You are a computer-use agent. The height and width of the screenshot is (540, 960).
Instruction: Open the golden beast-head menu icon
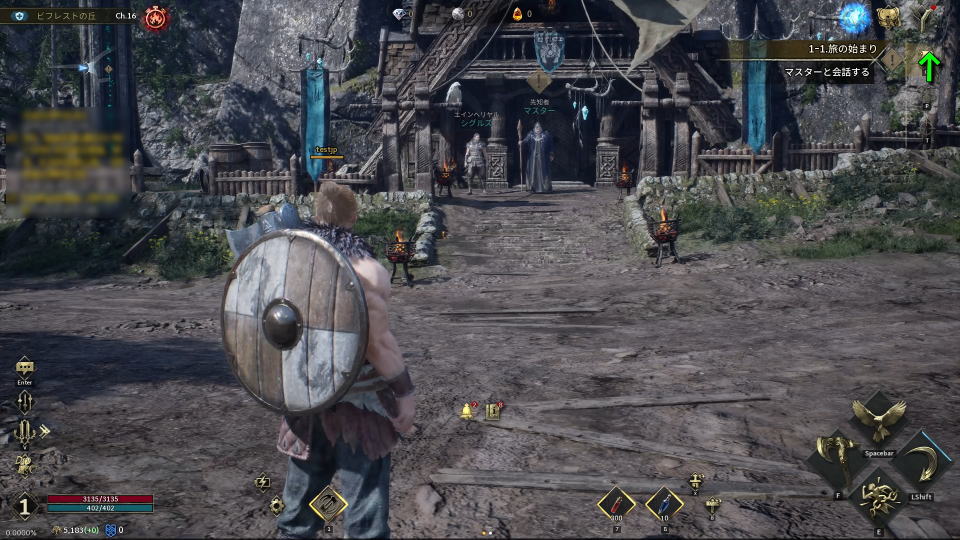(887, 17)
